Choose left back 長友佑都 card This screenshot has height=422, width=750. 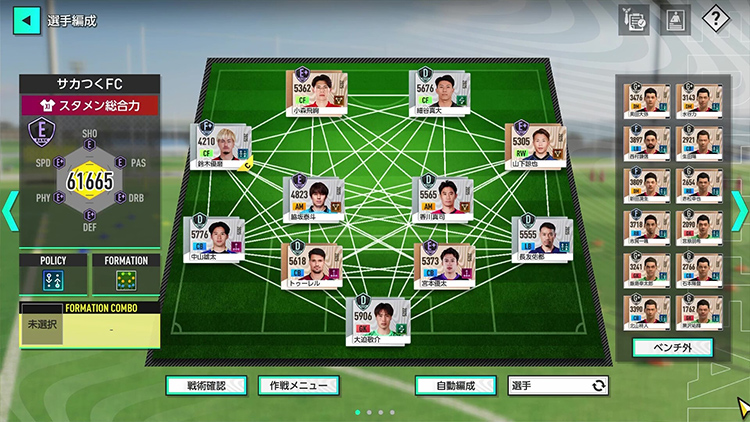tap(541, 240)
